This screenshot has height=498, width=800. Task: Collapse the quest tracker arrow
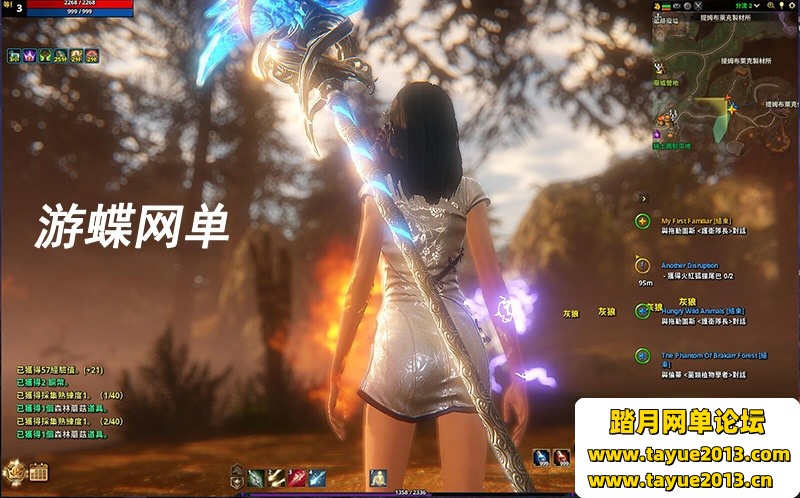pyautogui.click(x=644, y=200)
